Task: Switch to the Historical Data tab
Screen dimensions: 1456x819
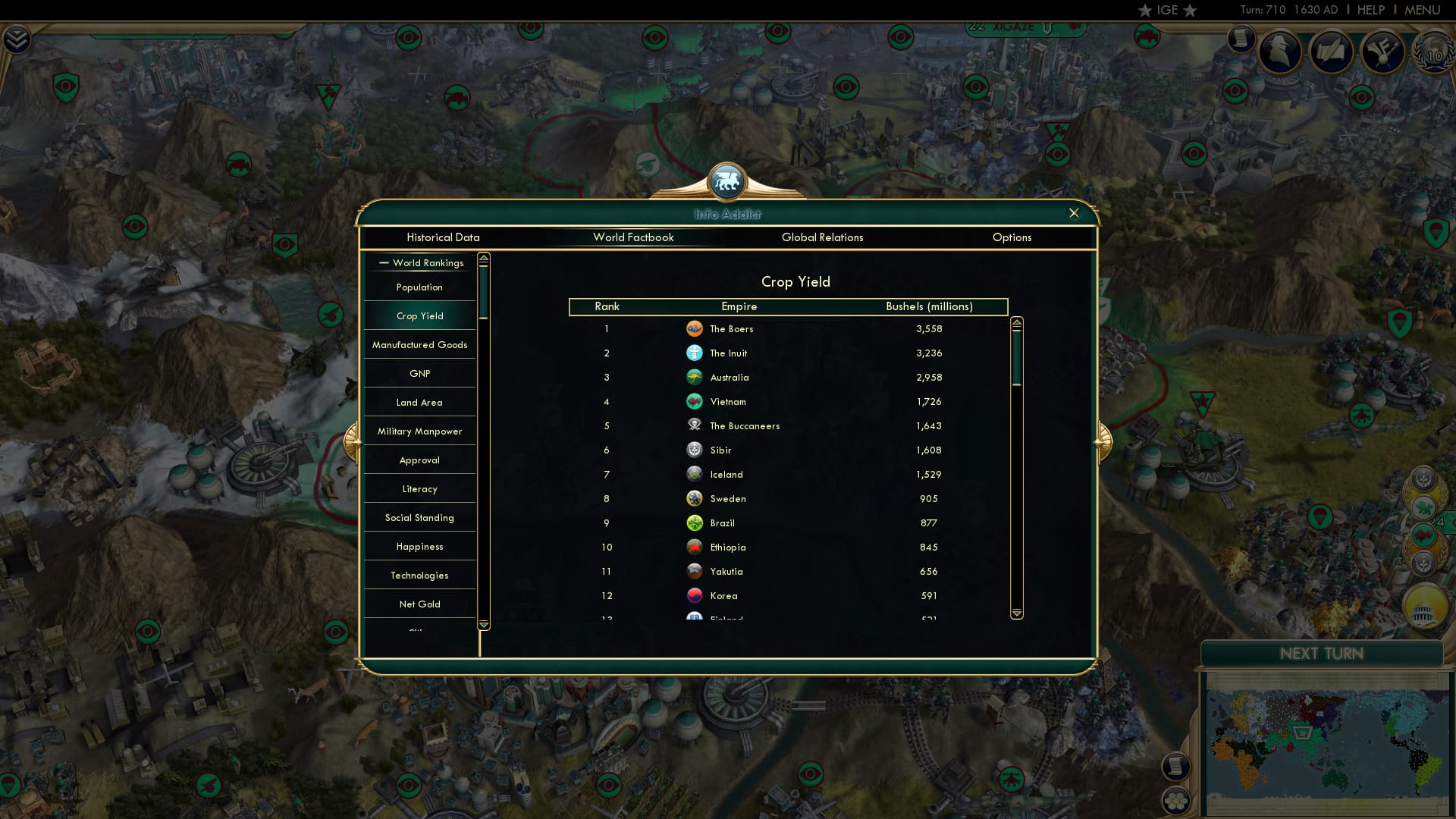Action: (443, 237)
